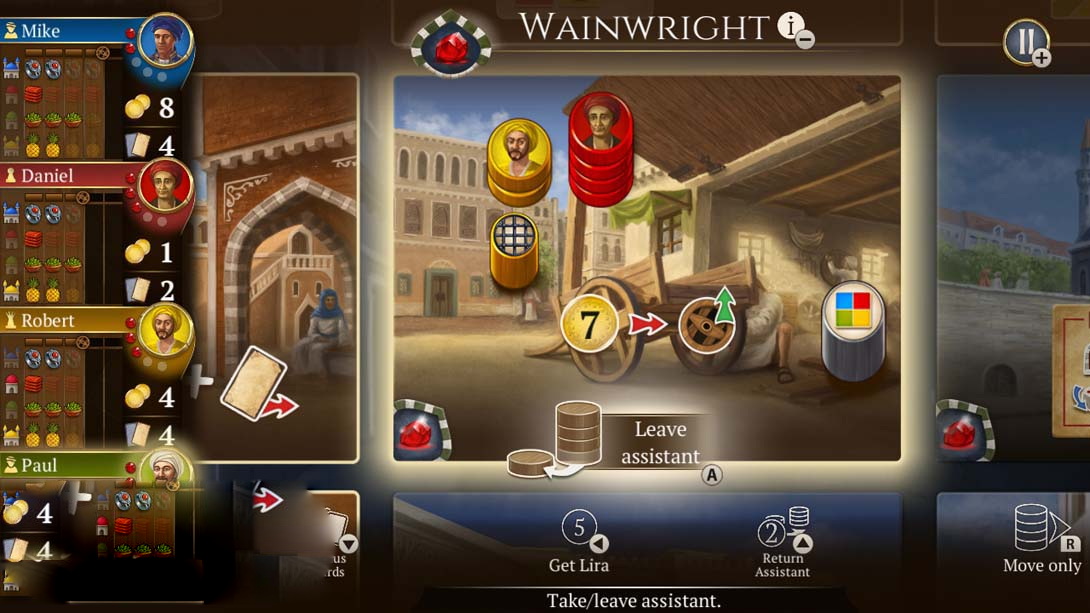
Task: Select the Move only option
Action: pyautogui.click(x=1042, y=540)
